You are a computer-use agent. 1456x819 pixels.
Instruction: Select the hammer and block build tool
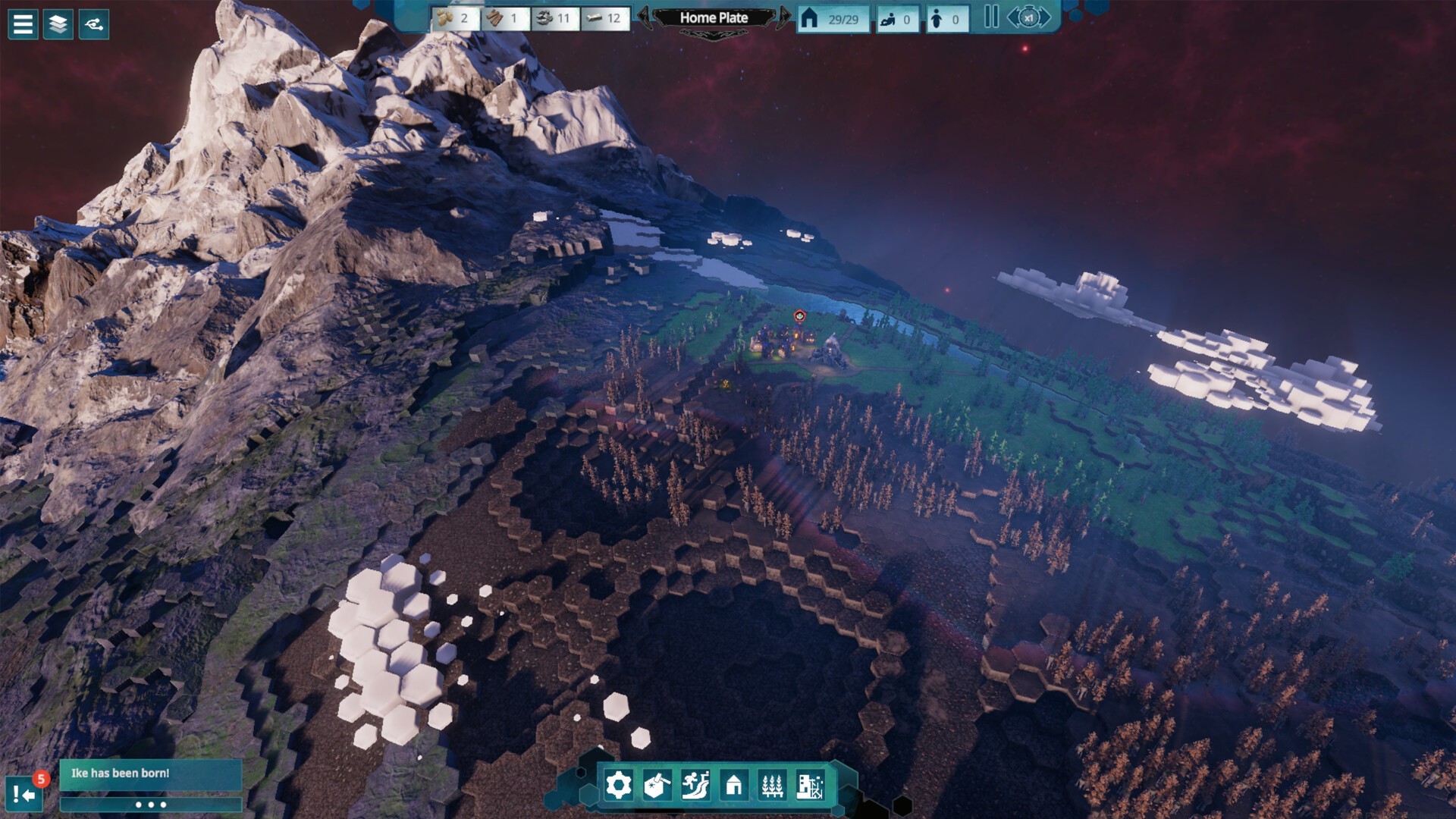[657, 785]
